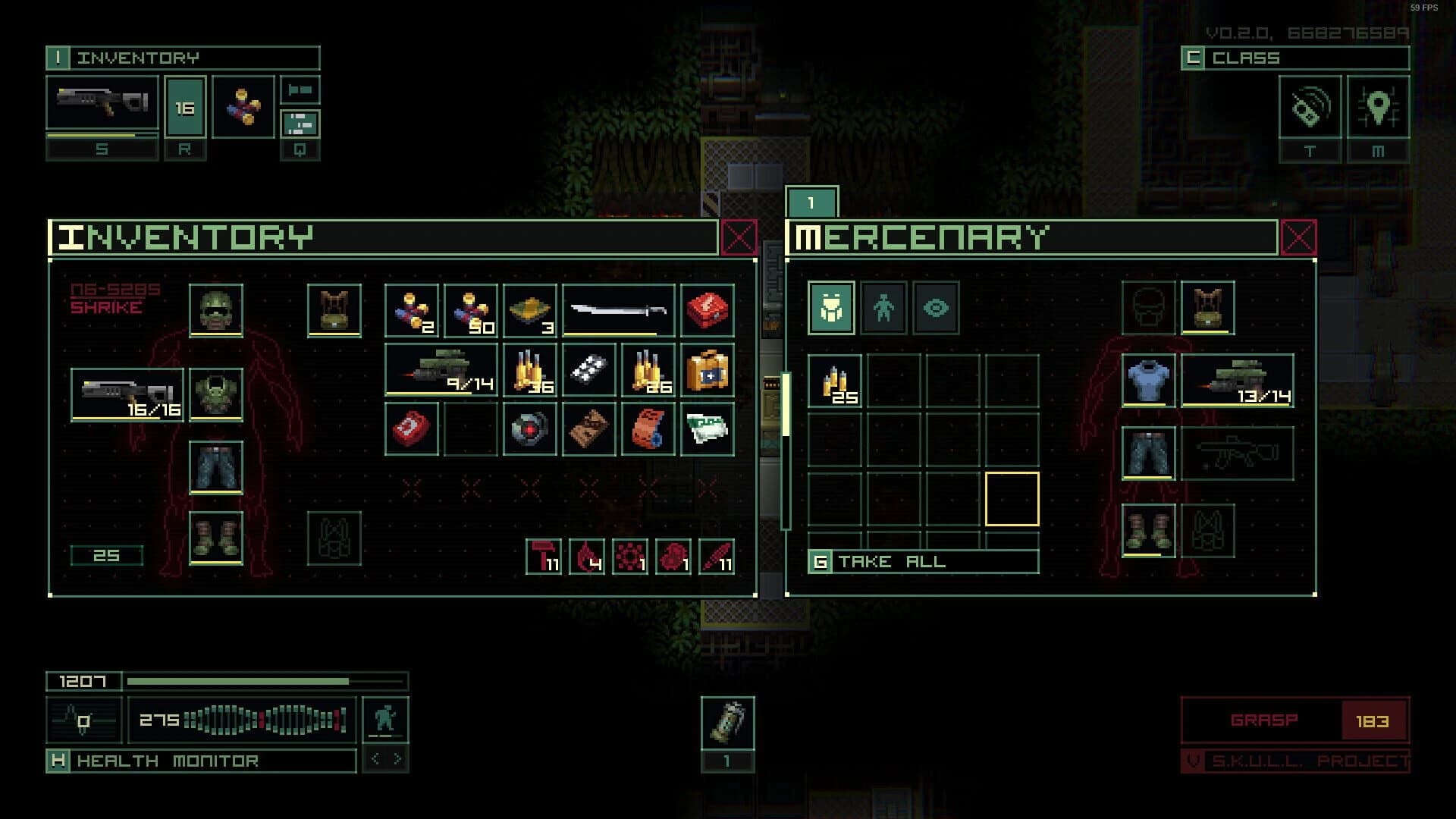Switch to the backpack tab in Mercenary panel

(x=832, y=307)
